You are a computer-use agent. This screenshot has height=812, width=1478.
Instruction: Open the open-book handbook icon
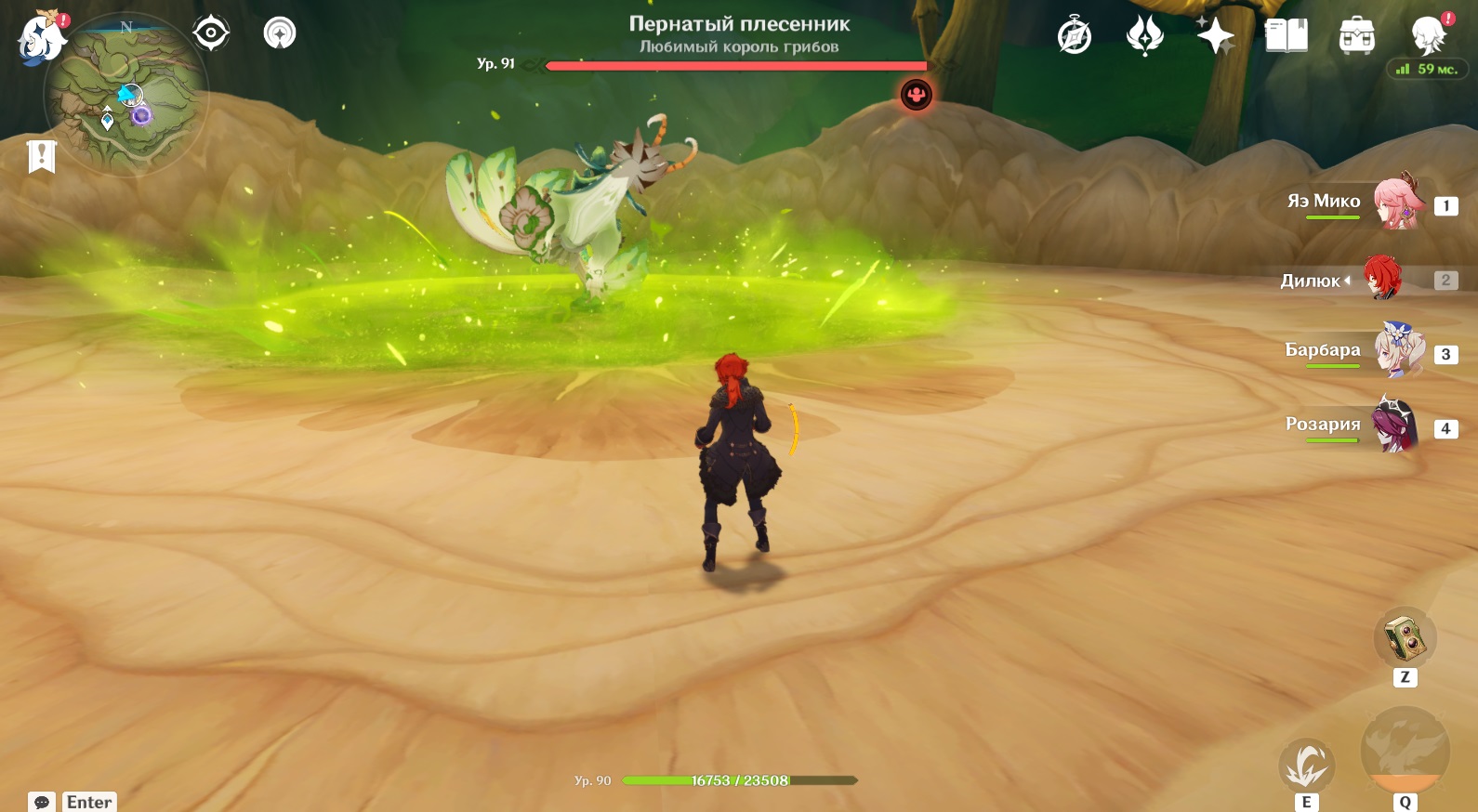(x=1287, y=36)
